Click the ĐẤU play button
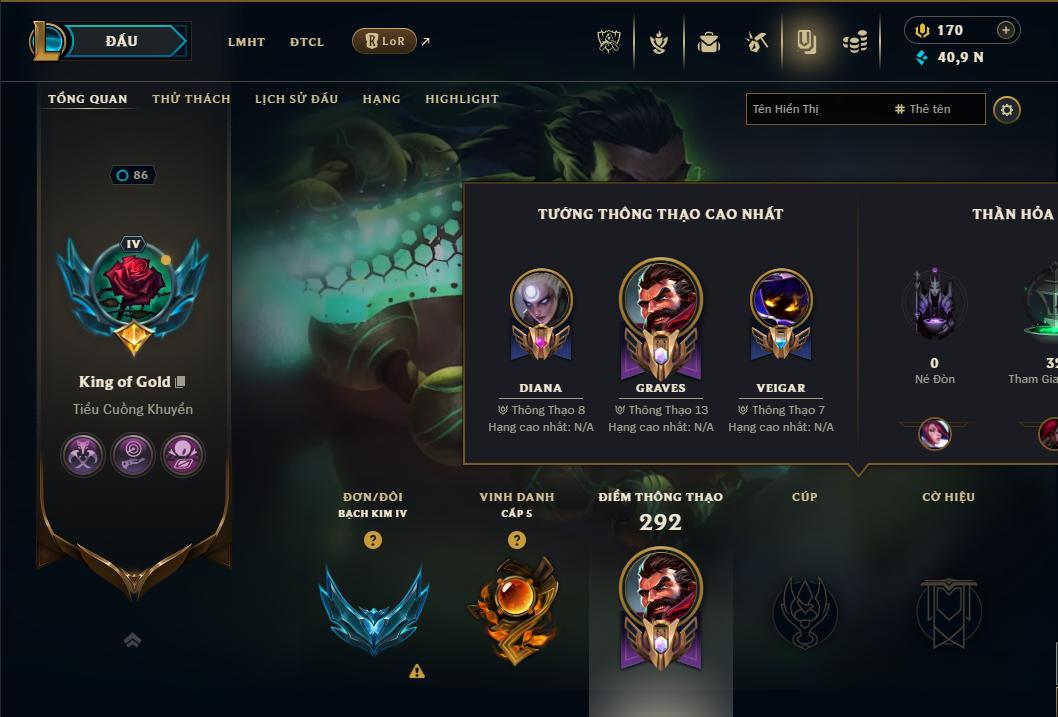 [x=122, y=41]
